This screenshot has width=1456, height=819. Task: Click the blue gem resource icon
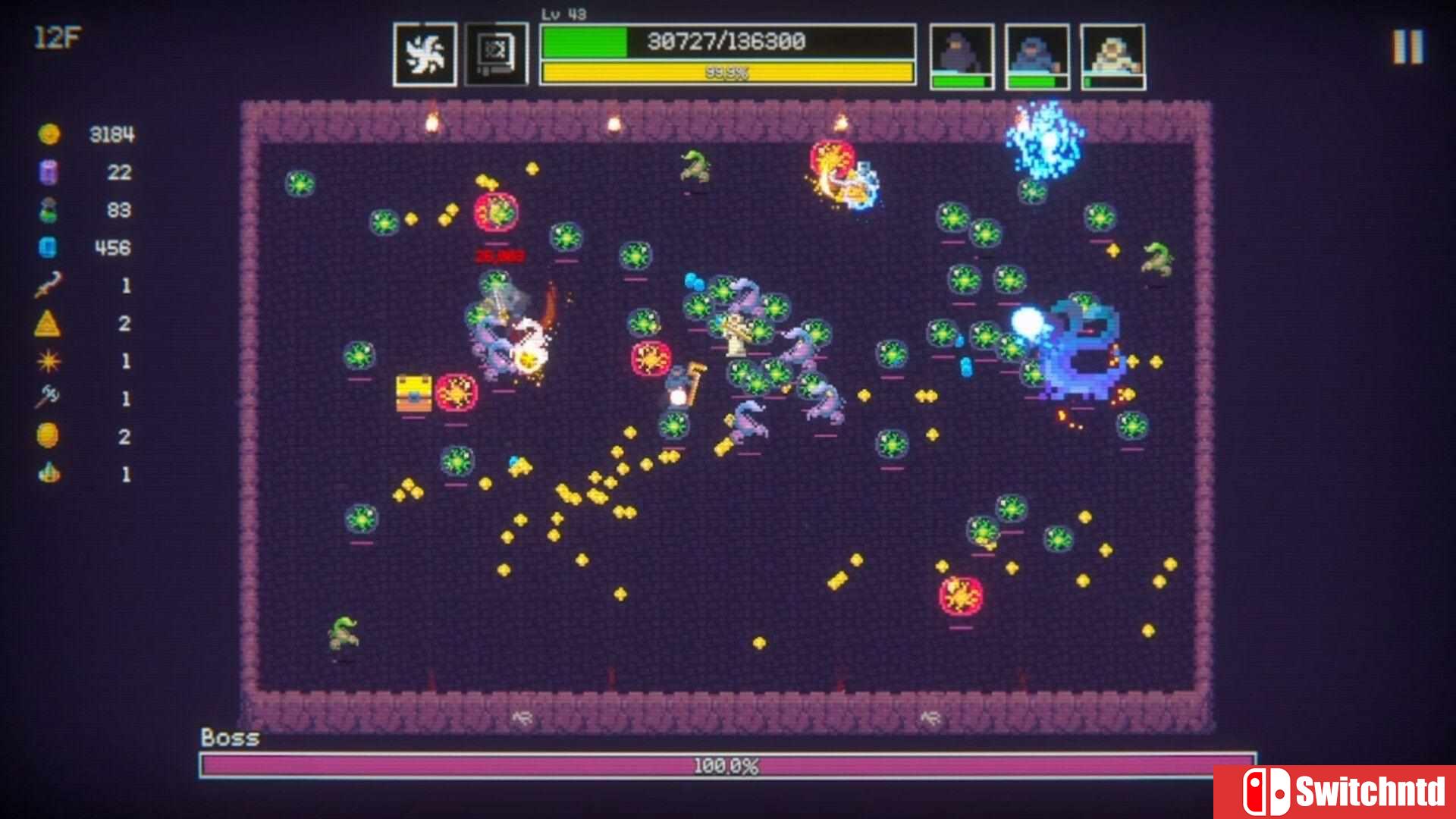pyautogui.click(x=48, y=248)
